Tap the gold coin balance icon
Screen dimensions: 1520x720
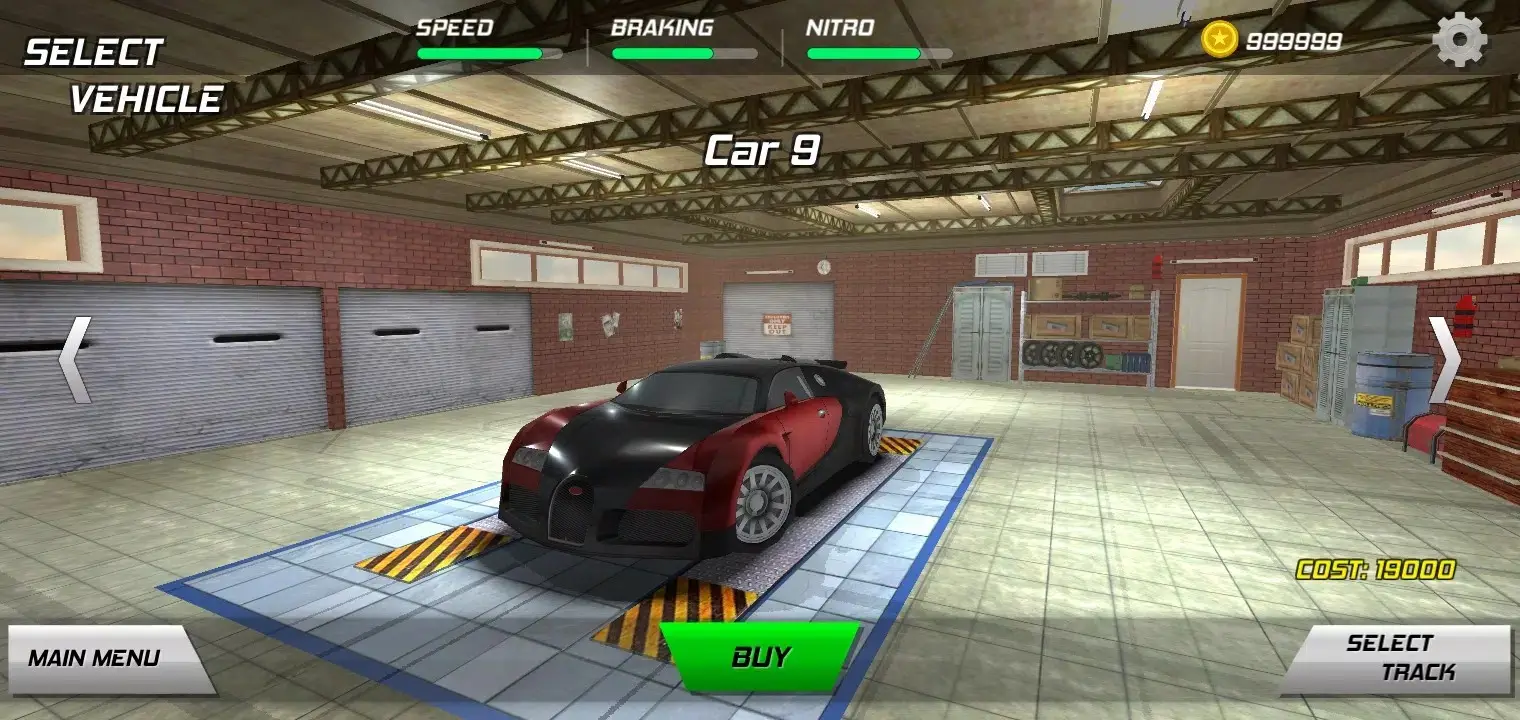(1219, 40)
